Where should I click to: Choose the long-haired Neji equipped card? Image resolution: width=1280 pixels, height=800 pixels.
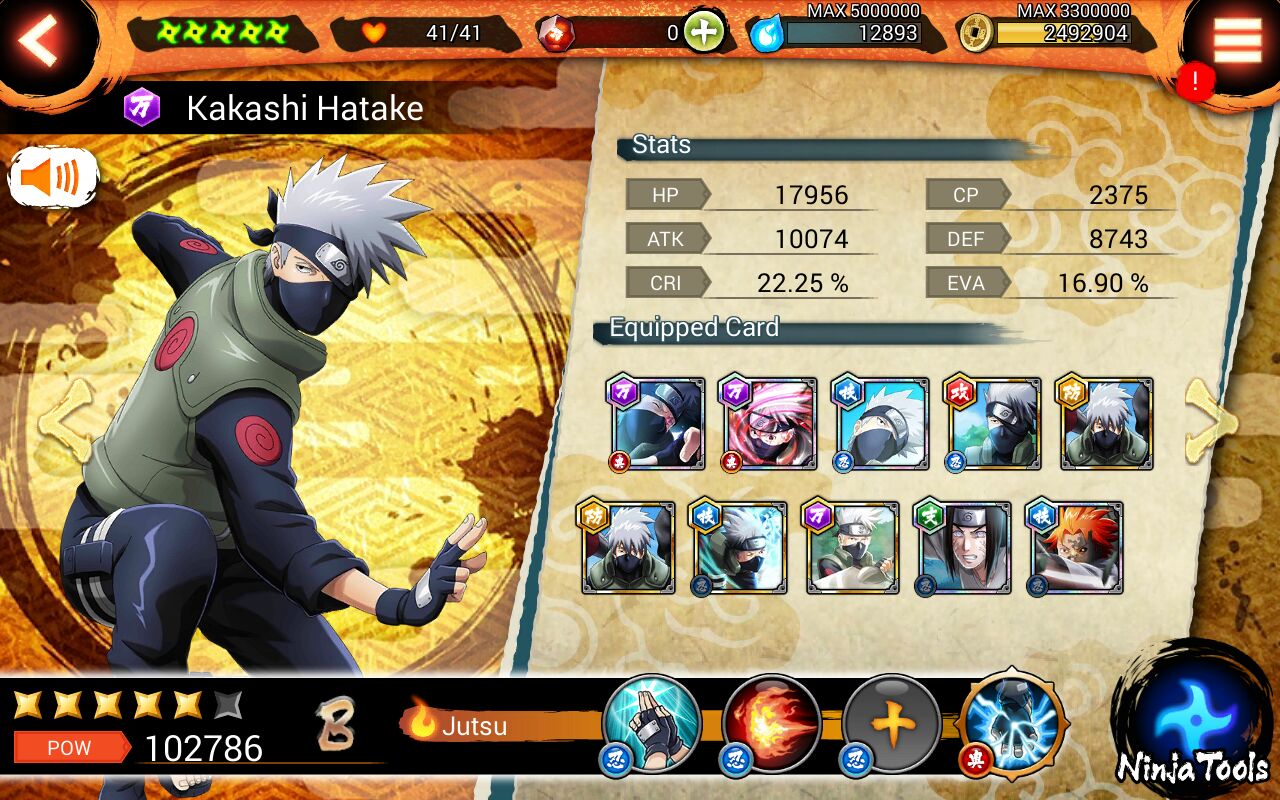coord(964,548)
